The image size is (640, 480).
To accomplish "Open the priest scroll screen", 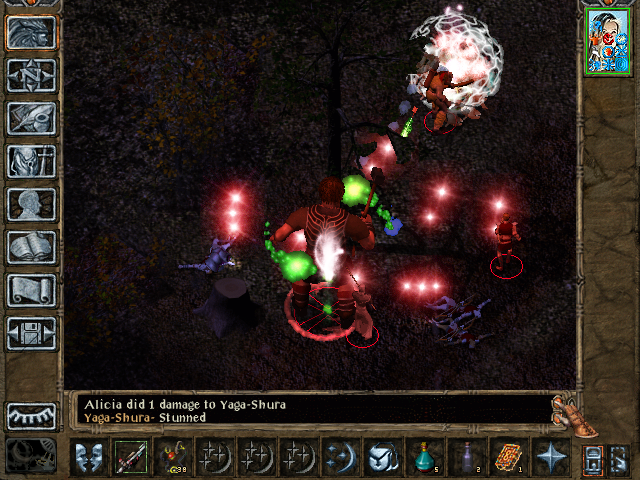I will click(x=32, y=290).
